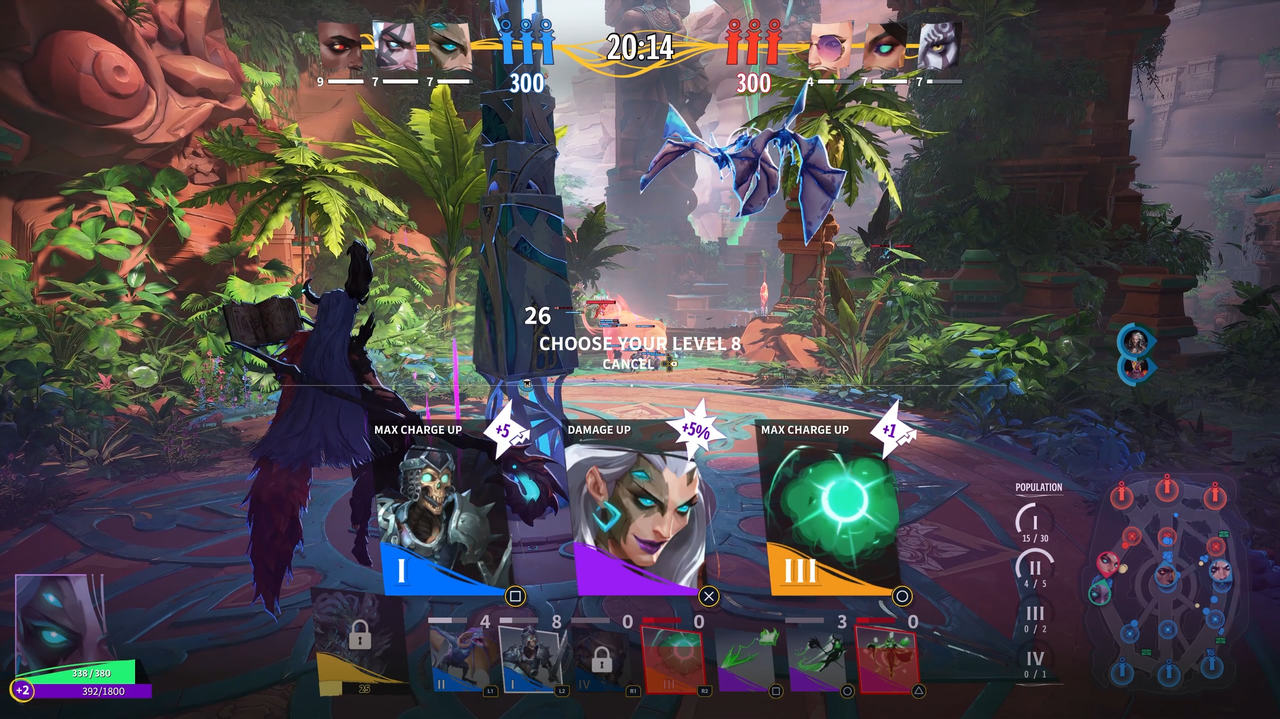The height and width of the screenshot is (719, 1280).
Task: Select the blue dragon tier II unit slot
Action: (462, 660)
